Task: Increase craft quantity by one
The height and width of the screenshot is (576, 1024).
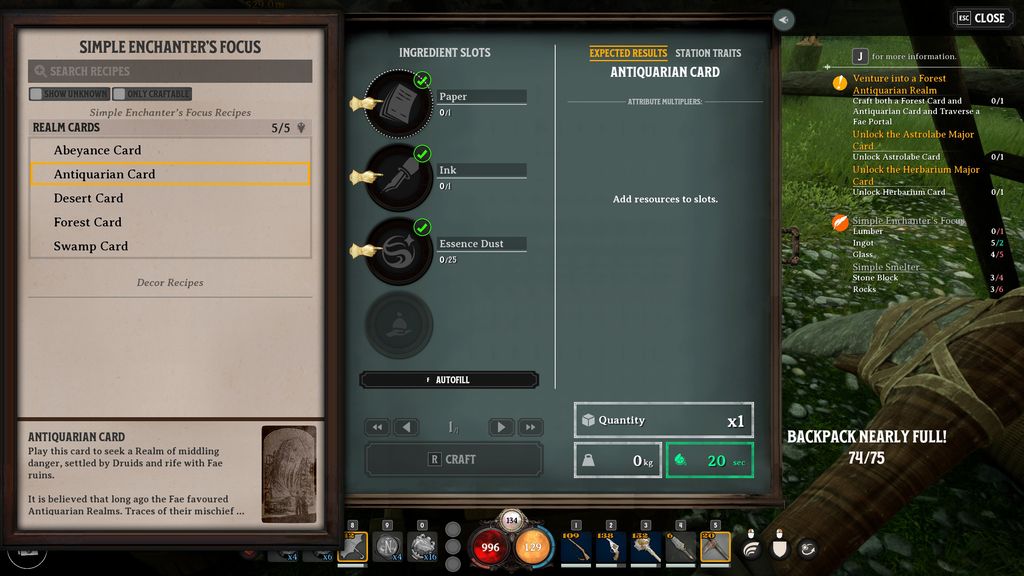Action: [x=501, y=427]
